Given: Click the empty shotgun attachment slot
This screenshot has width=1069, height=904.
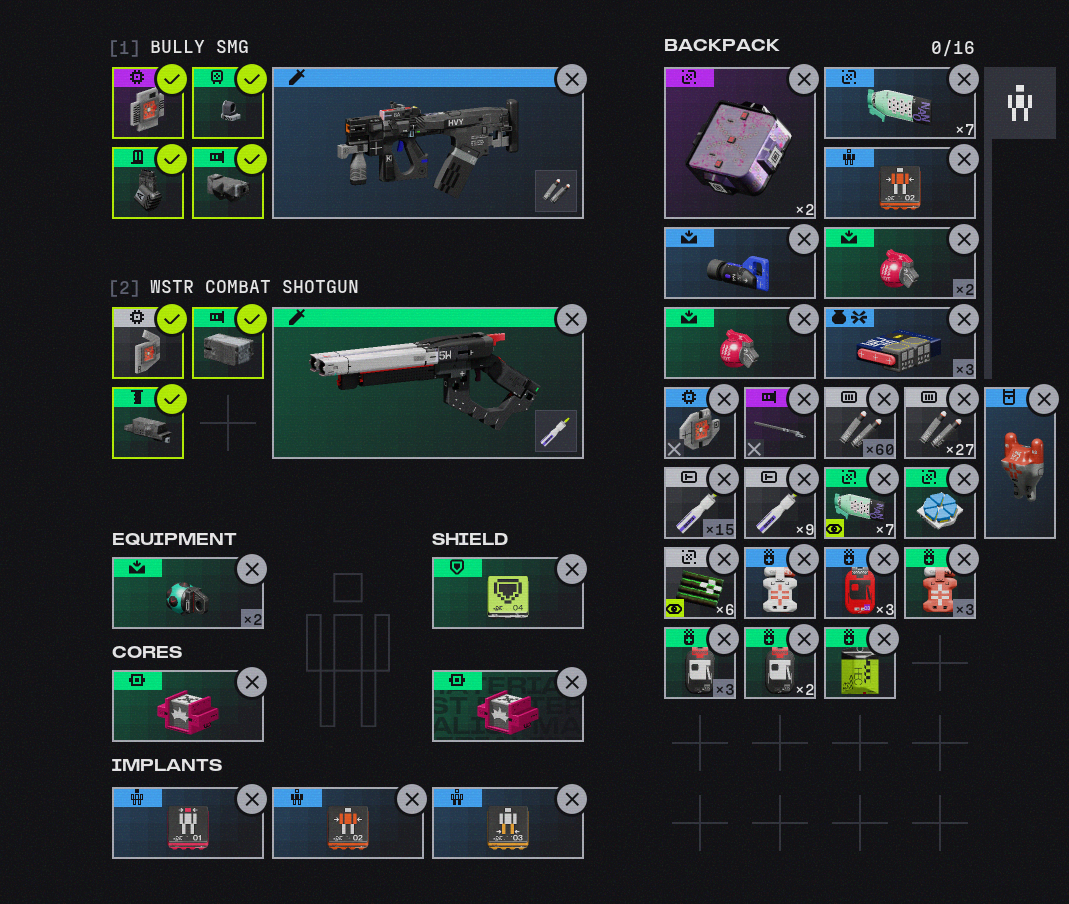Looking at the screenshot, I should click(x=228, y=423).
